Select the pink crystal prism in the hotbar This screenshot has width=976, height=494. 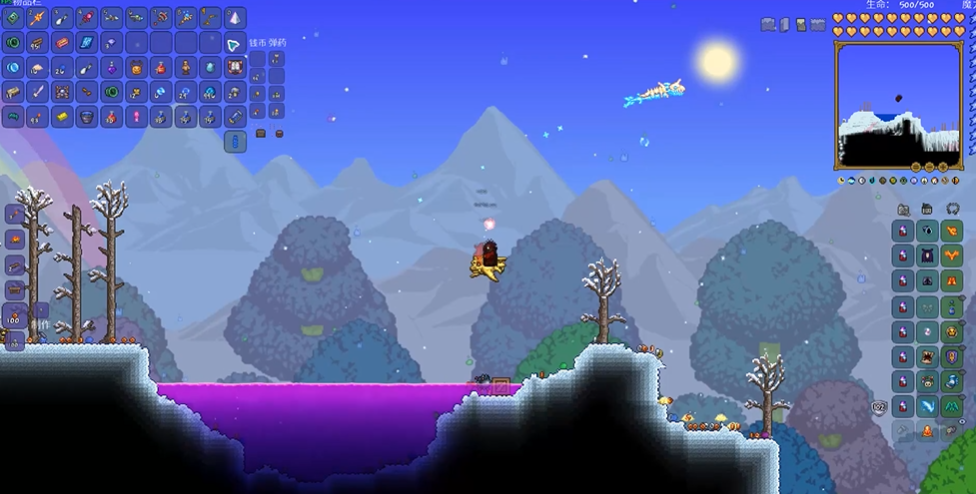[235, 17]
